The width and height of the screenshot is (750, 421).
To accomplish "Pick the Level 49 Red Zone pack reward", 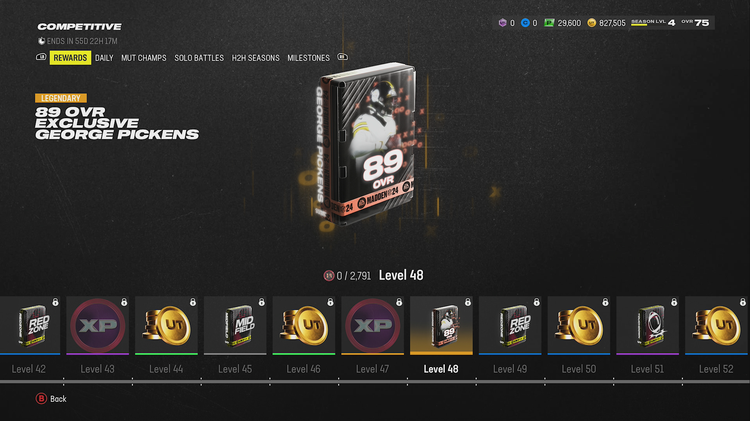I will point(510,325).
